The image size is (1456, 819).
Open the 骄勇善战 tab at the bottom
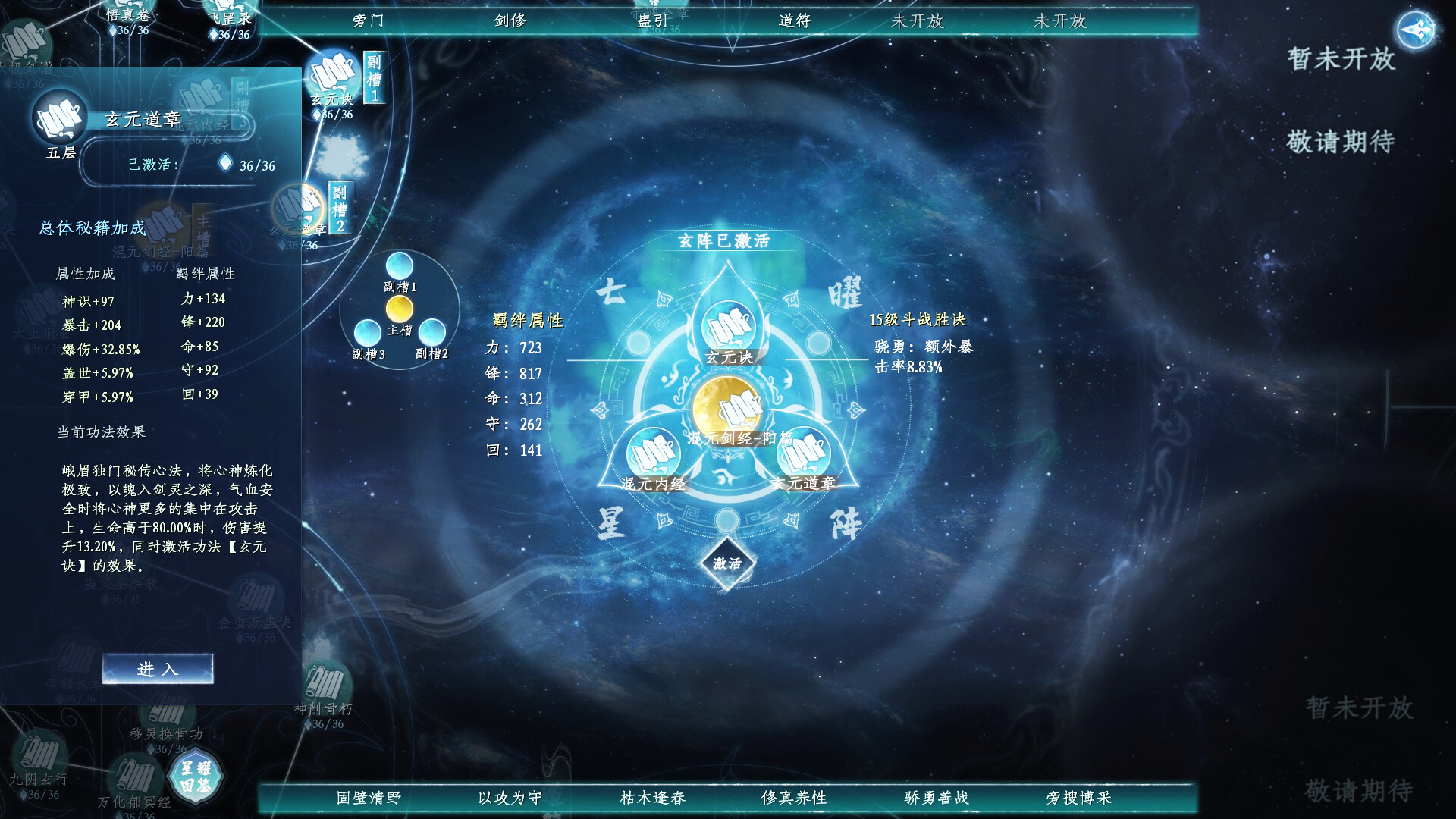click(935, 798)
